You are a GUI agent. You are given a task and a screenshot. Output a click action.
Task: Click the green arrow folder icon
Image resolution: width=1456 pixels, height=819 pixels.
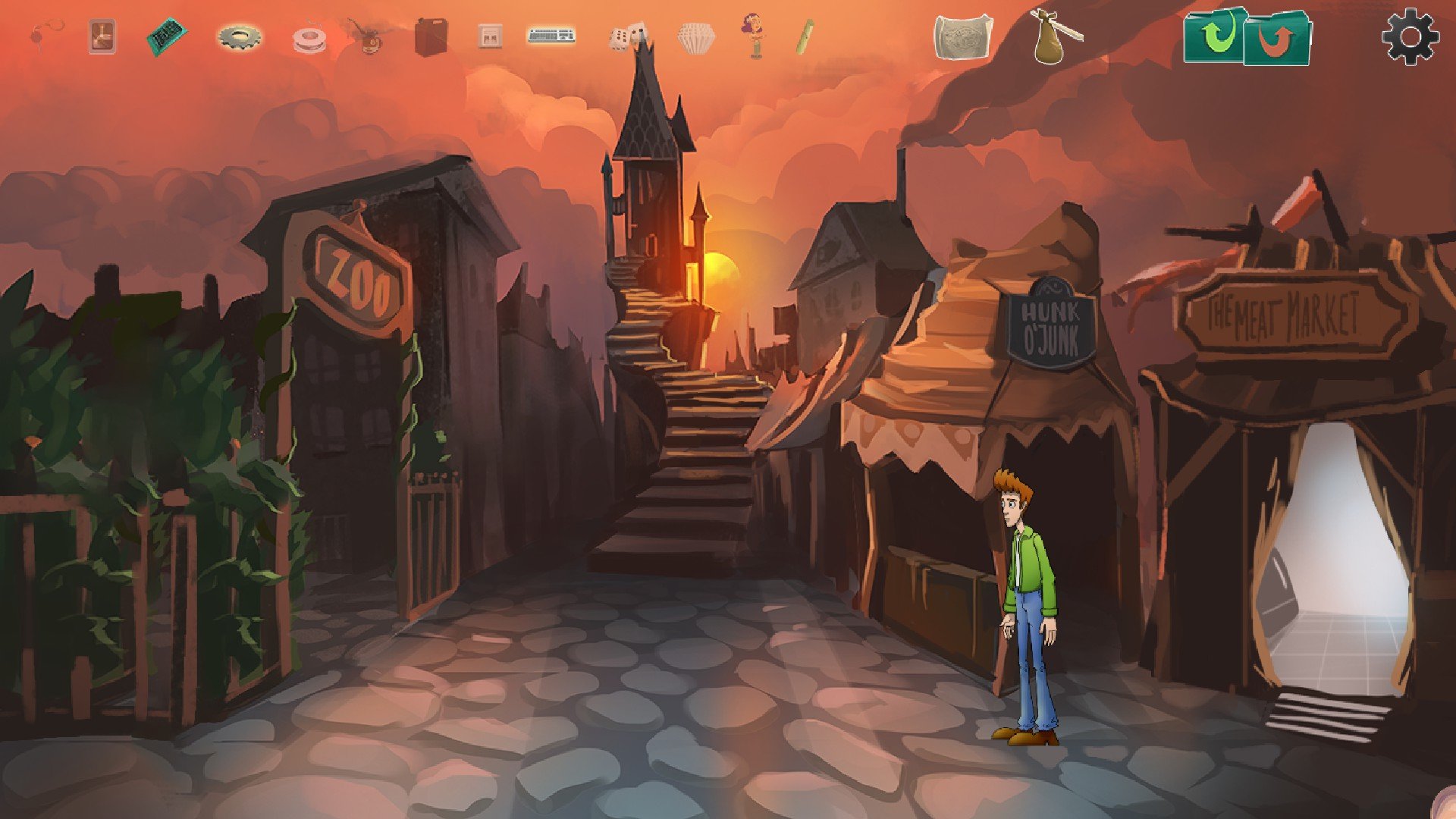click(1214, 36)
